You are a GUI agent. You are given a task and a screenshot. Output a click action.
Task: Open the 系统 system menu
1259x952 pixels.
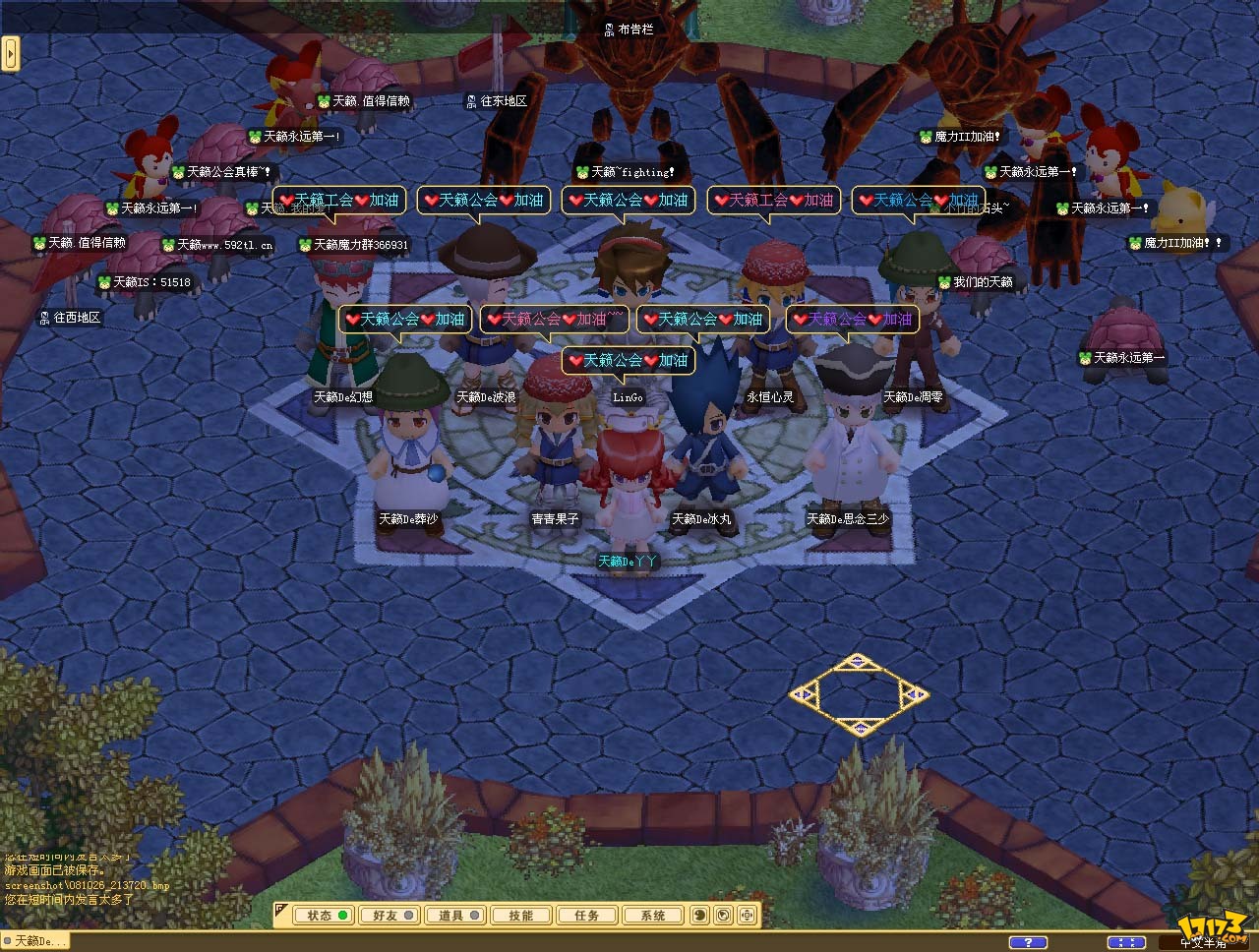pos(653,916)
